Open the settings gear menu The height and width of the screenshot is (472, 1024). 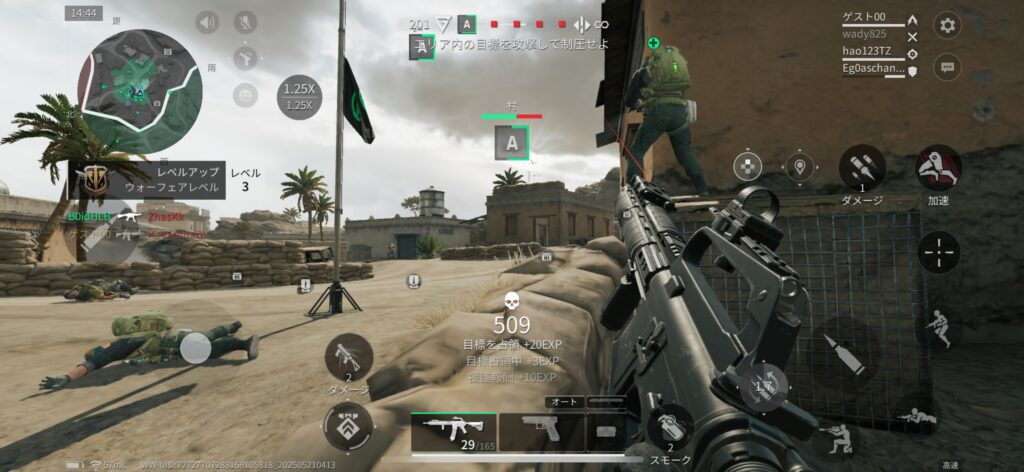click(947, 26)
